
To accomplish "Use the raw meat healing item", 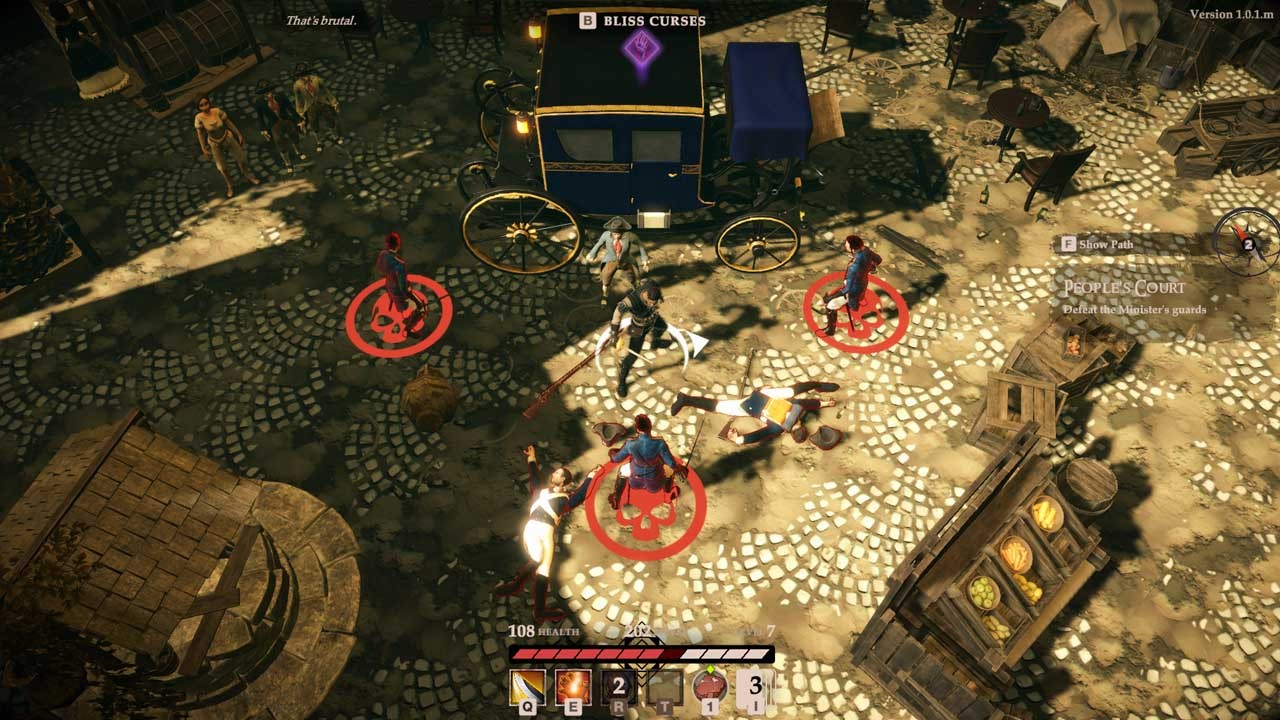I will [710, 687].
